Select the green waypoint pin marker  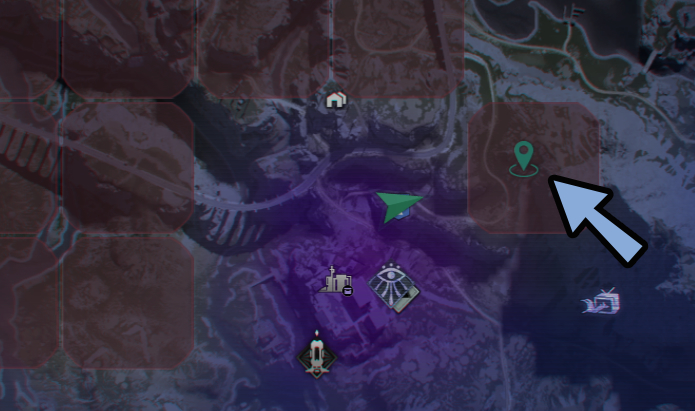pyautogui.click(x=523, y=157)
